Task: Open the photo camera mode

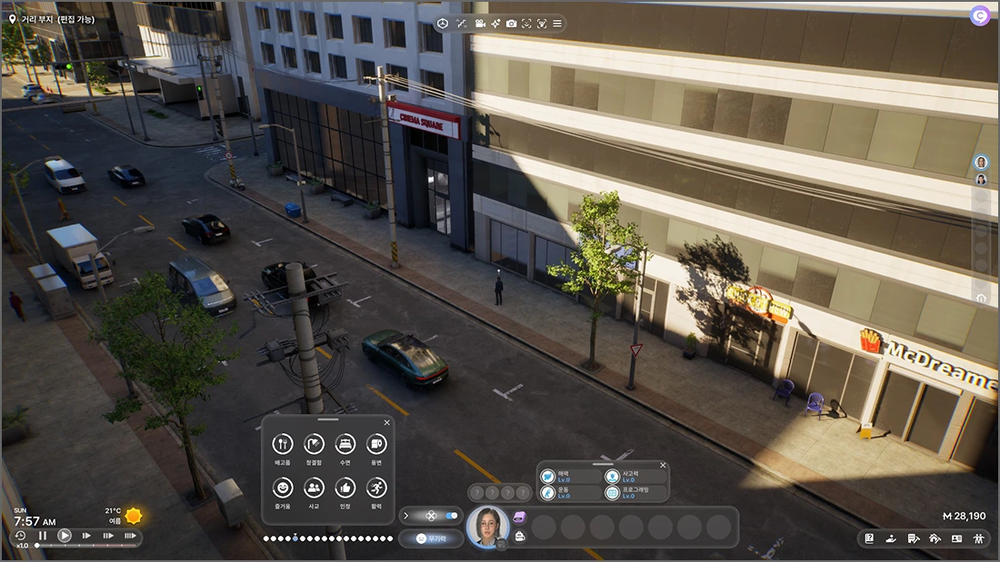Action: click(x=511, y=23)
